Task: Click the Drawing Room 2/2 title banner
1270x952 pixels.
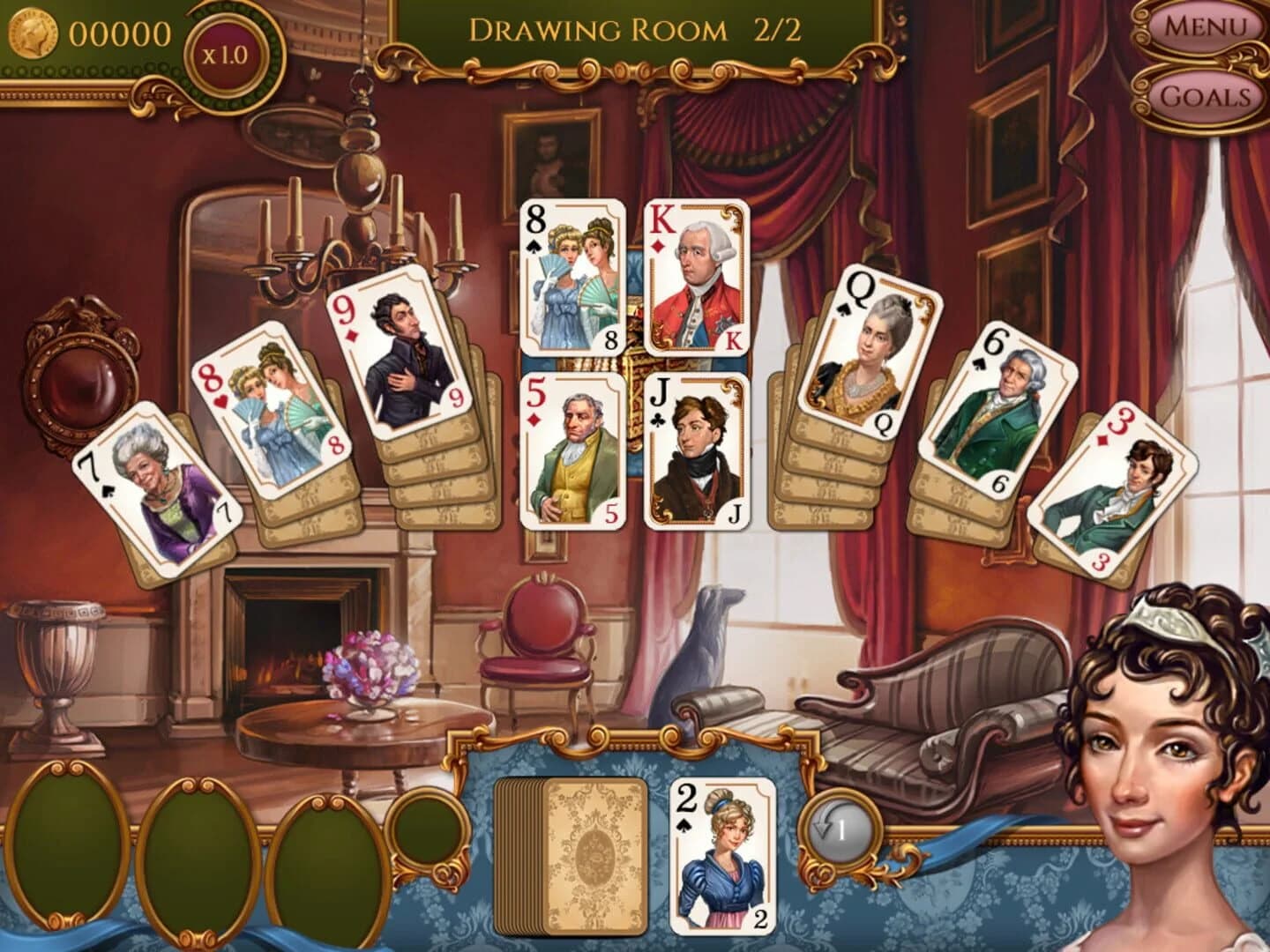Action: 637,28
